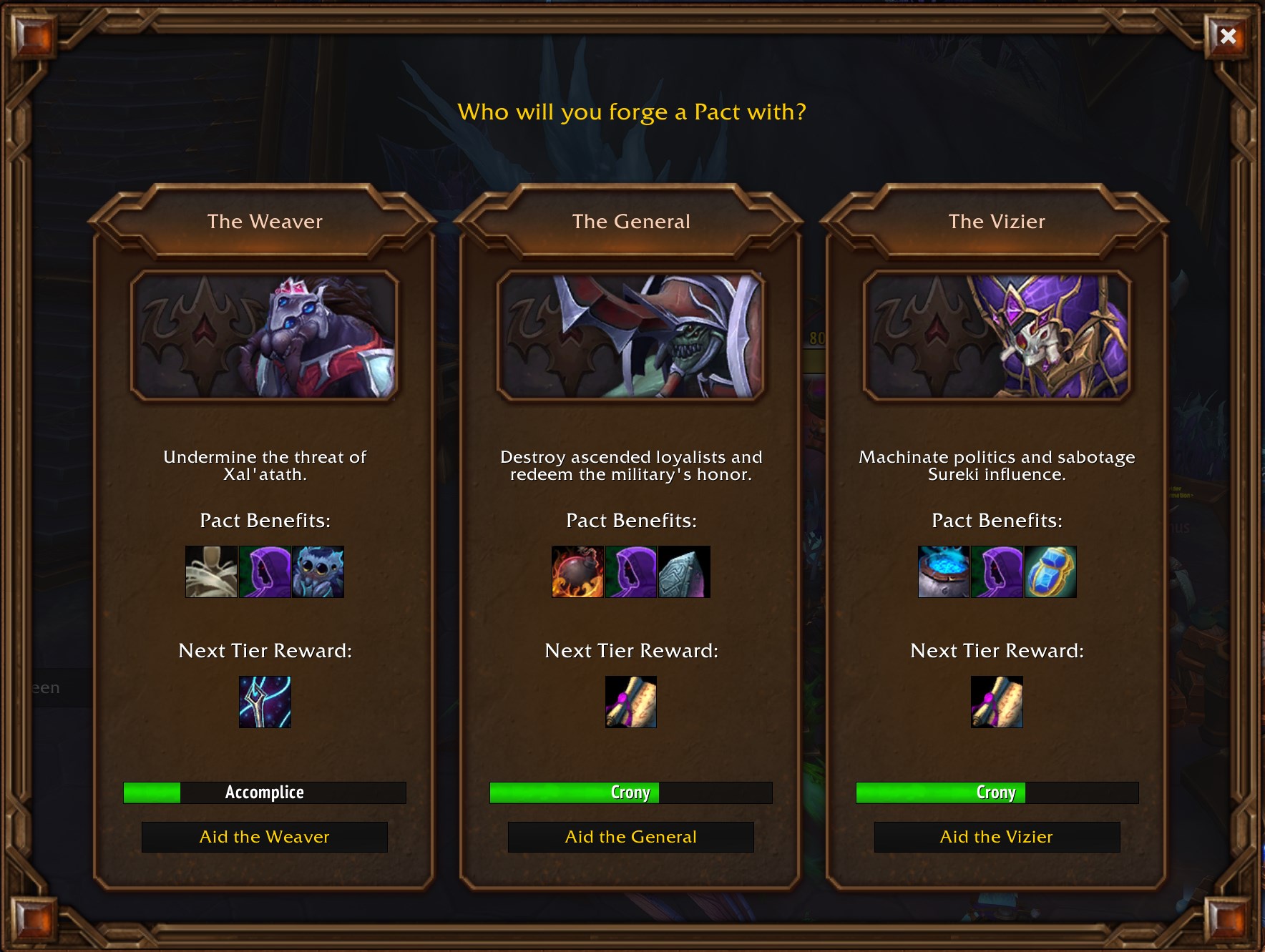Image resolution: width=1265 pixels, height=952 pixels.
Task: Click the Vizier's scroll Next Tier Reward icon
Action: [x=997, y=702]
